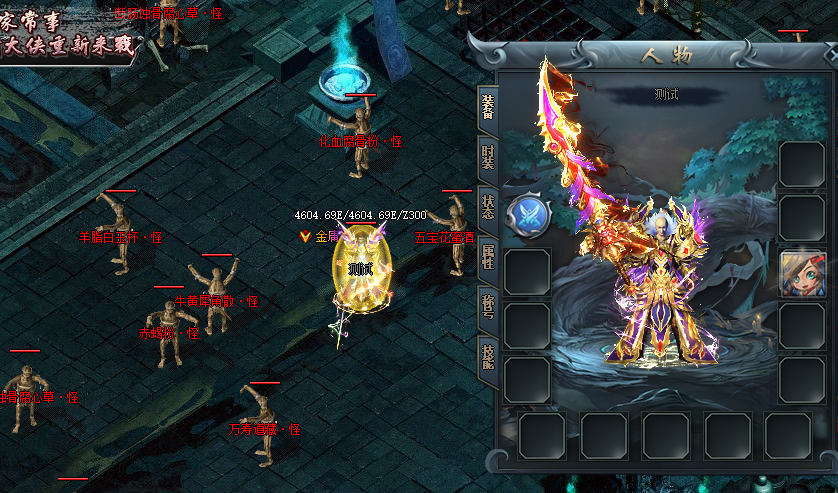This screenshot has height=493, width=838.
Task: Open the 时装 fashion tab
Action: pos(487,156)
